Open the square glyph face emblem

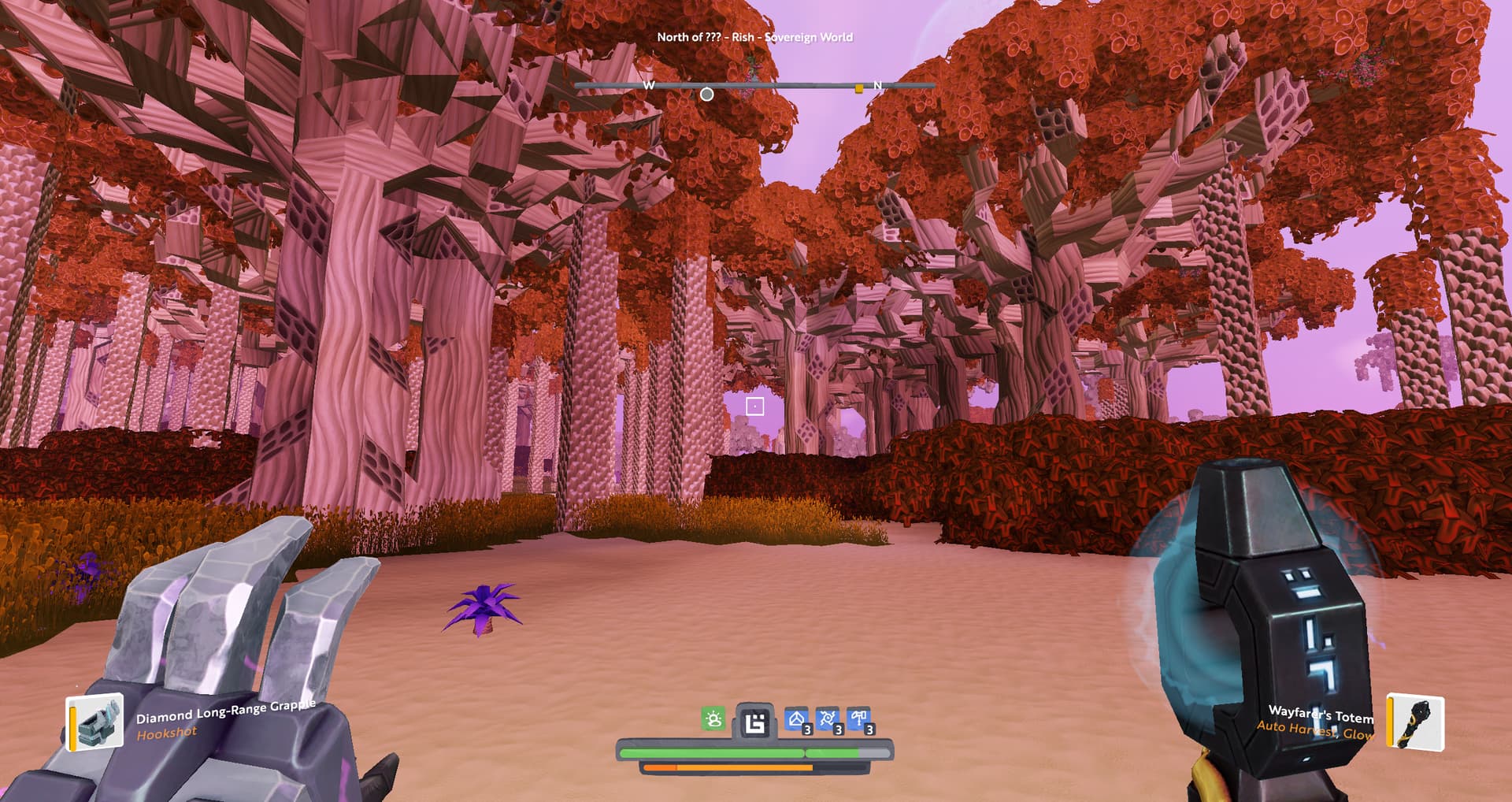[755, 722]
